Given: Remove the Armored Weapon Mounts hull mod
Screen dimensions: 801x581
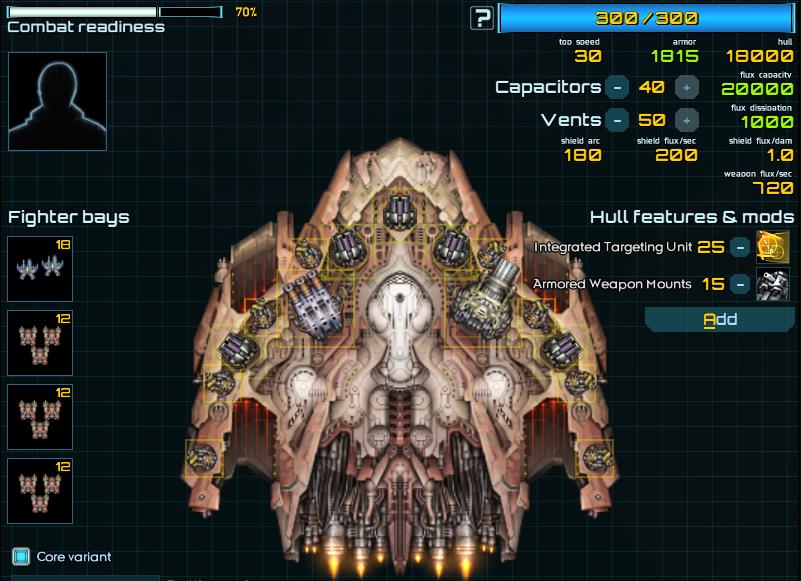Looking at the screenshot, I should coord(738,284).
